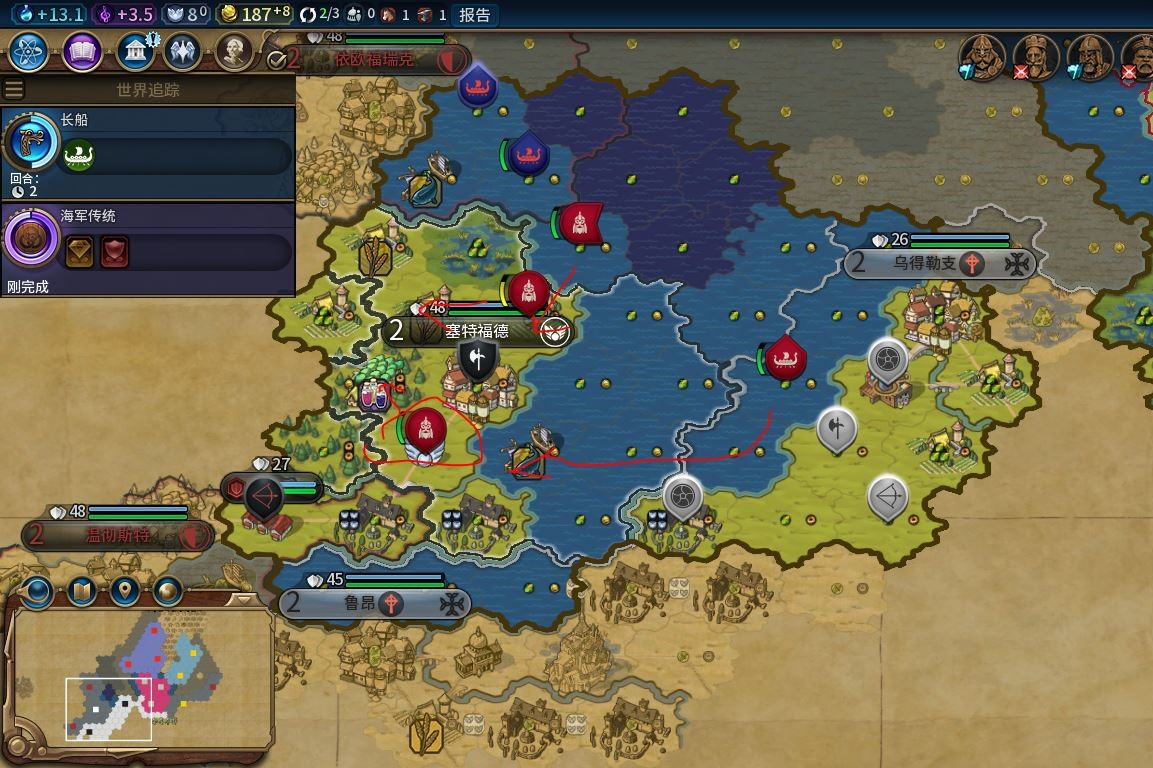Open the religion winged icon
Image resolution: width=1153 pixels, height=768 pixels.
pyautogui.click(x=183, y=52)
